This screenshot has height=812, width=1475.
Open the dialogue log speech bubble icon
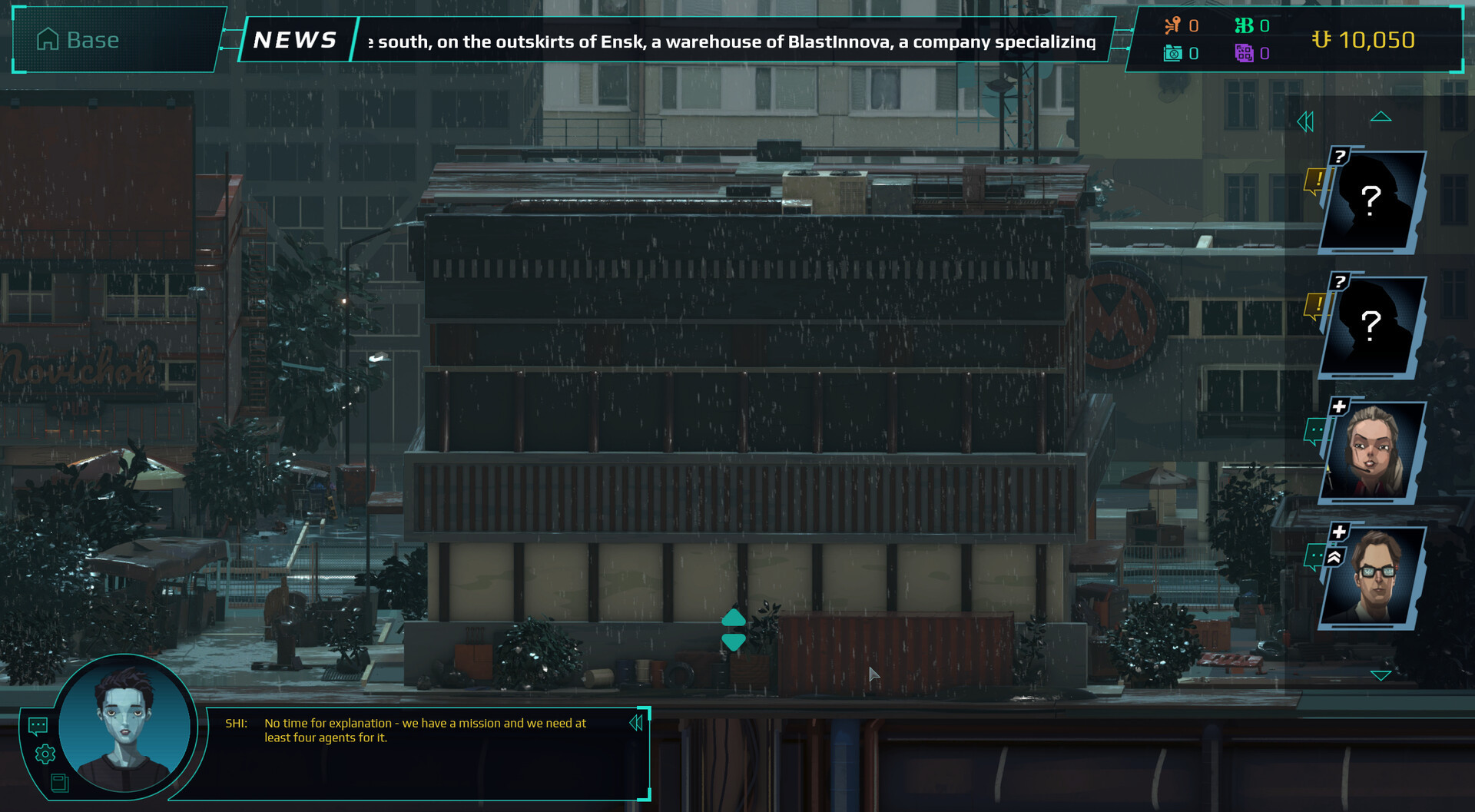coord(38,725)
